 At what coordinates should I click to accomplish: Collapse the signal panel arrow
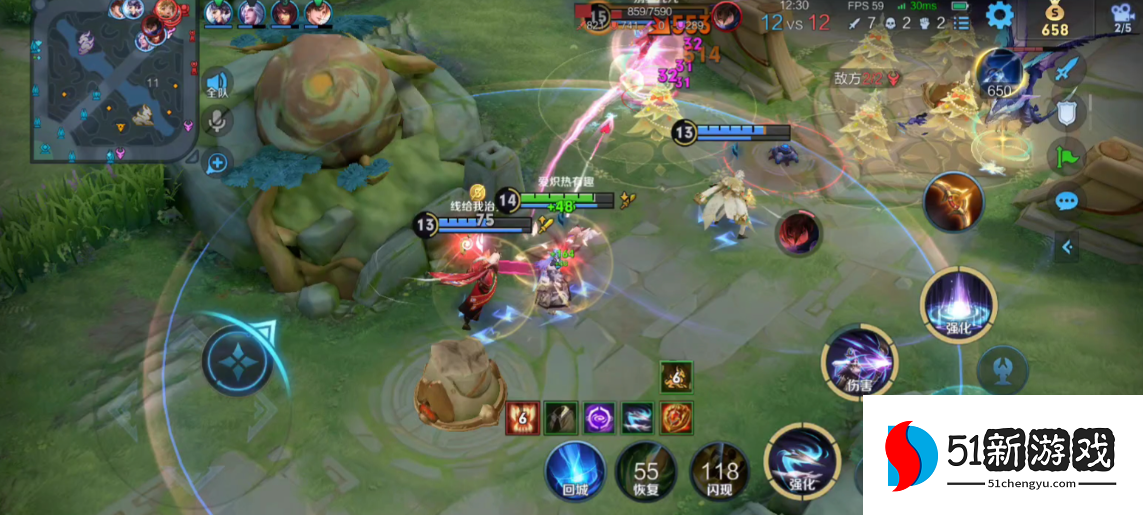(1067, 246)
